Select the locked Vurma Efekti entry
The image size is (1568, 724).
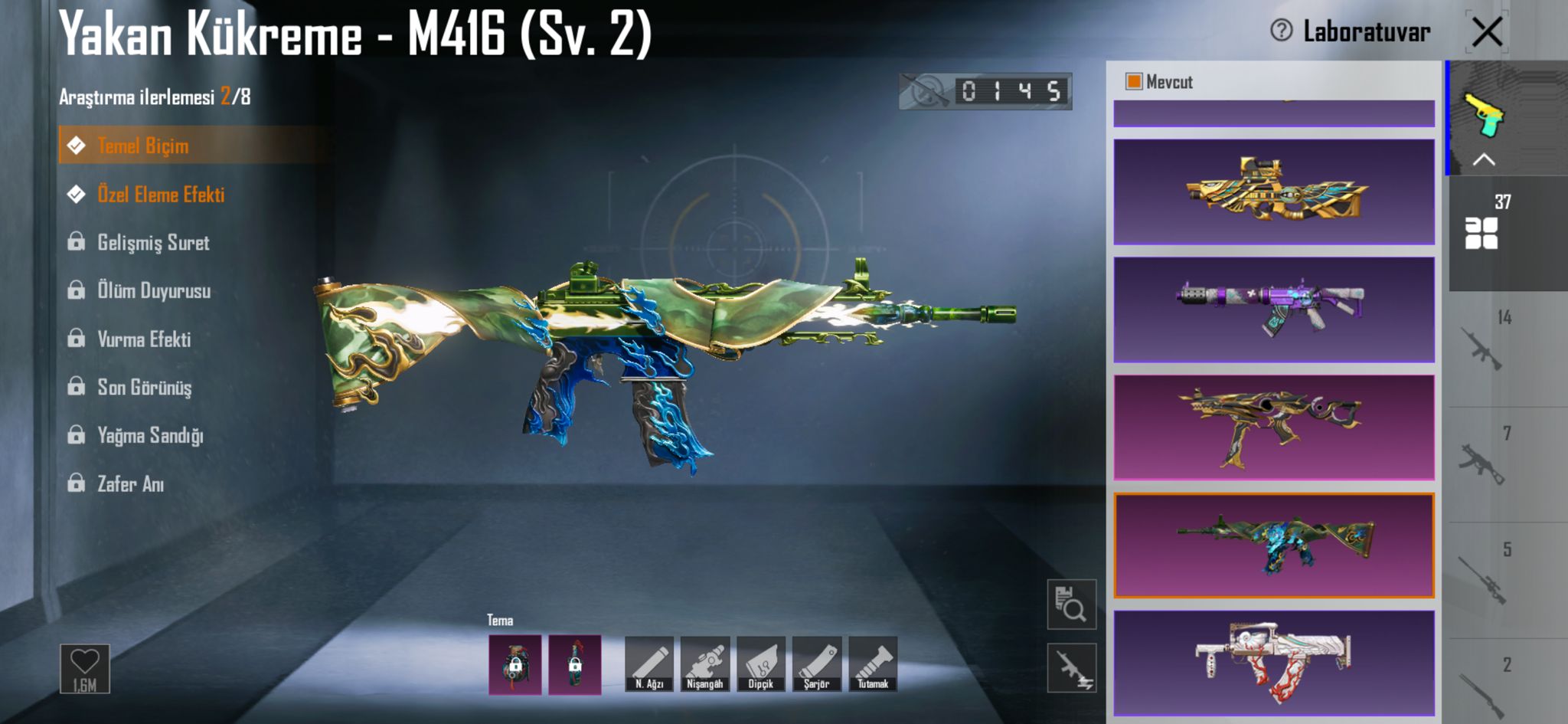click(x=143, y=339)
